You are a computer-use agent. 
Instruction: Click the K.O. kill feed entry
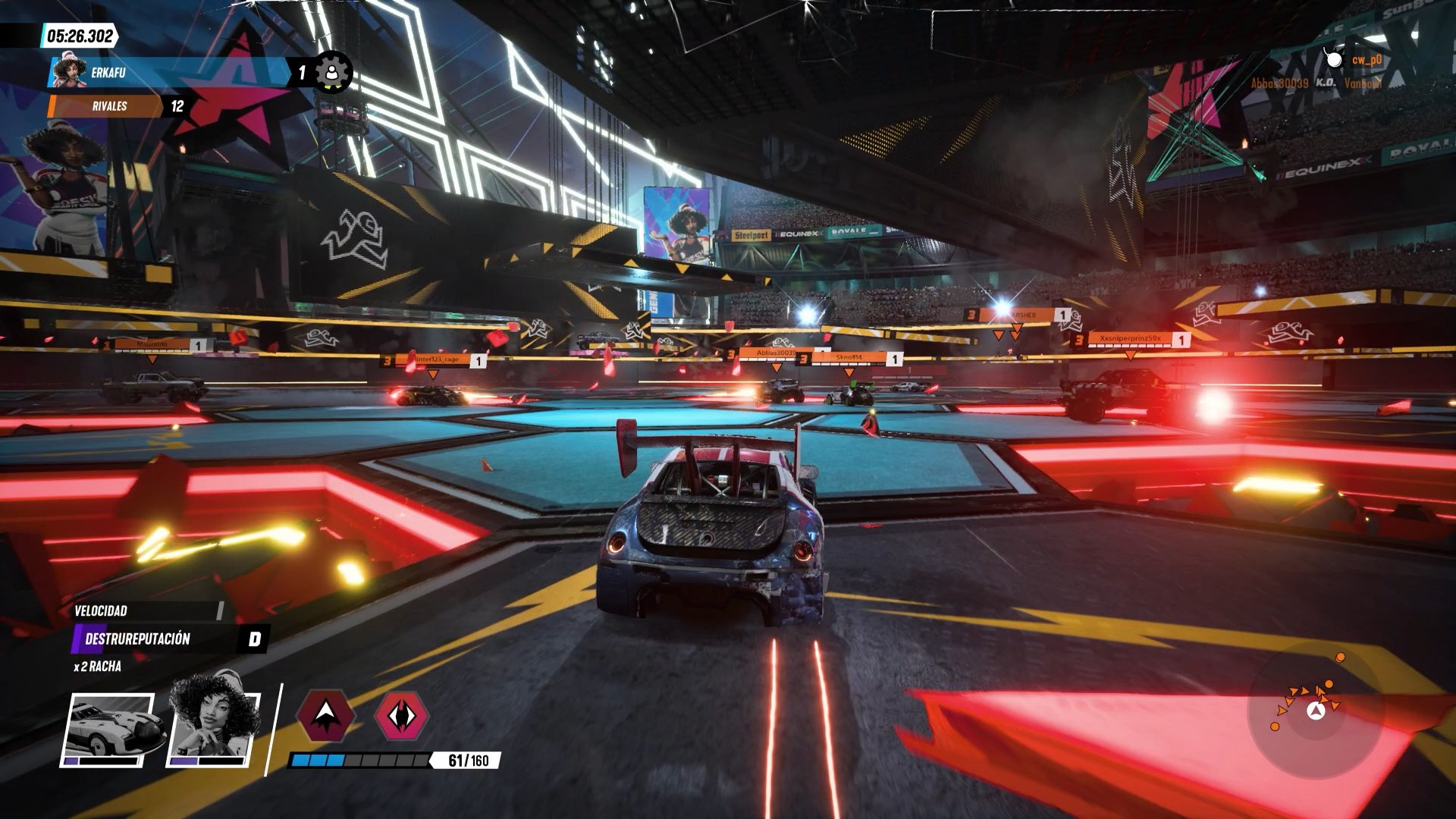pos(1317,83)
